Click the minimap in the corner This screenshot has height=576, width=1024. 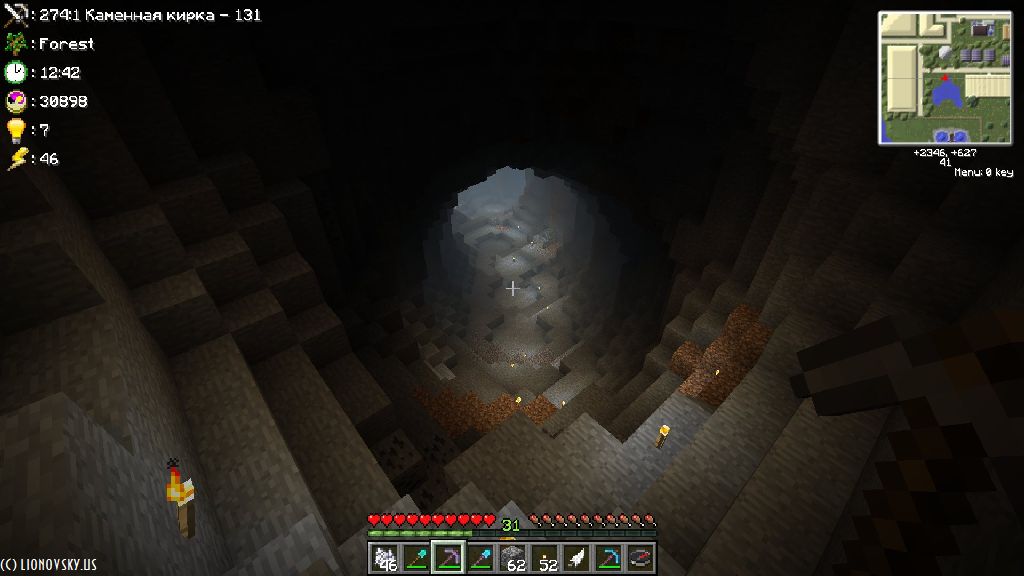point(943,78)
